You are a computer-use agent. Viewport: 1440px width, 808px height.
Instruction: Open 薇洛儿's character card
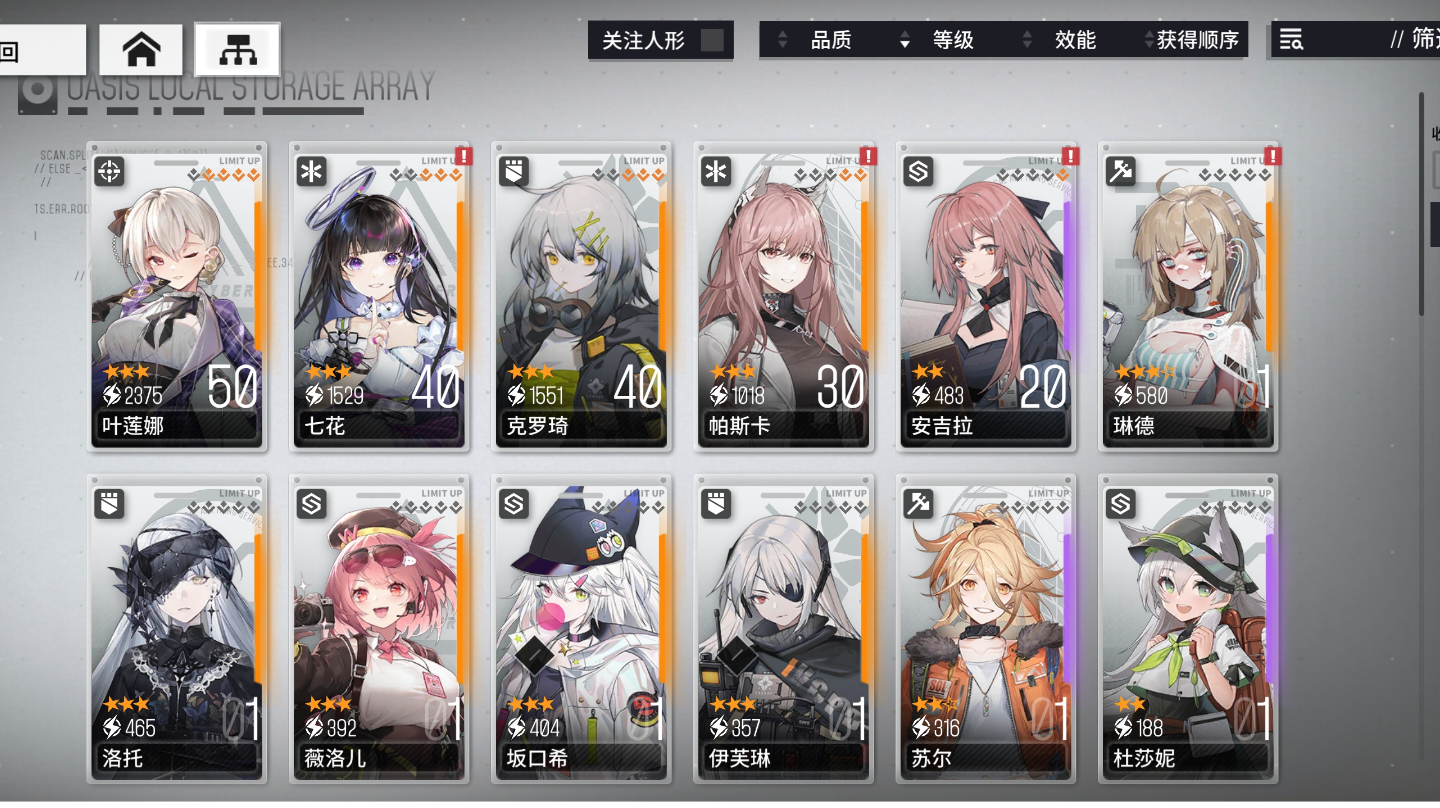pyautogui.click(x=380, y=630)
